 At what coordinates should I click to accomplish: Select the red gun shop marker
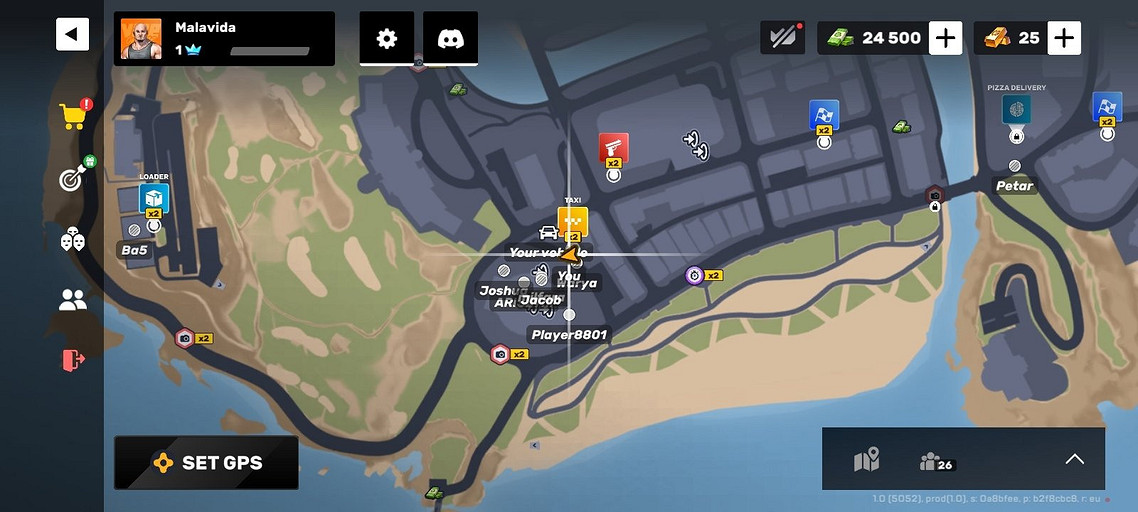click(x=613, y=148)
